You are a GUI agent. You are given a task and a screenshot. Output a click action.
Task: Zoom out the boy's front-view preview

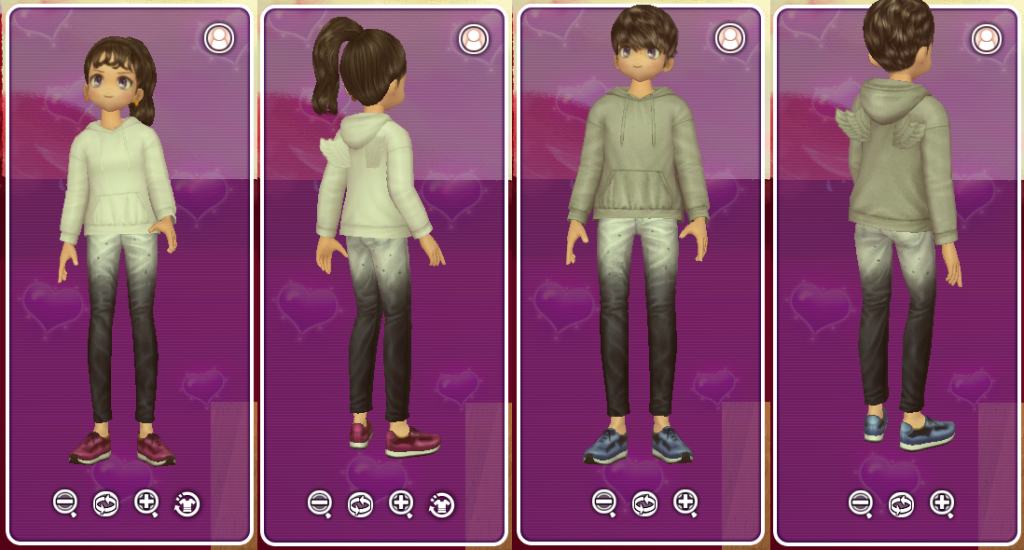(604, 502)
